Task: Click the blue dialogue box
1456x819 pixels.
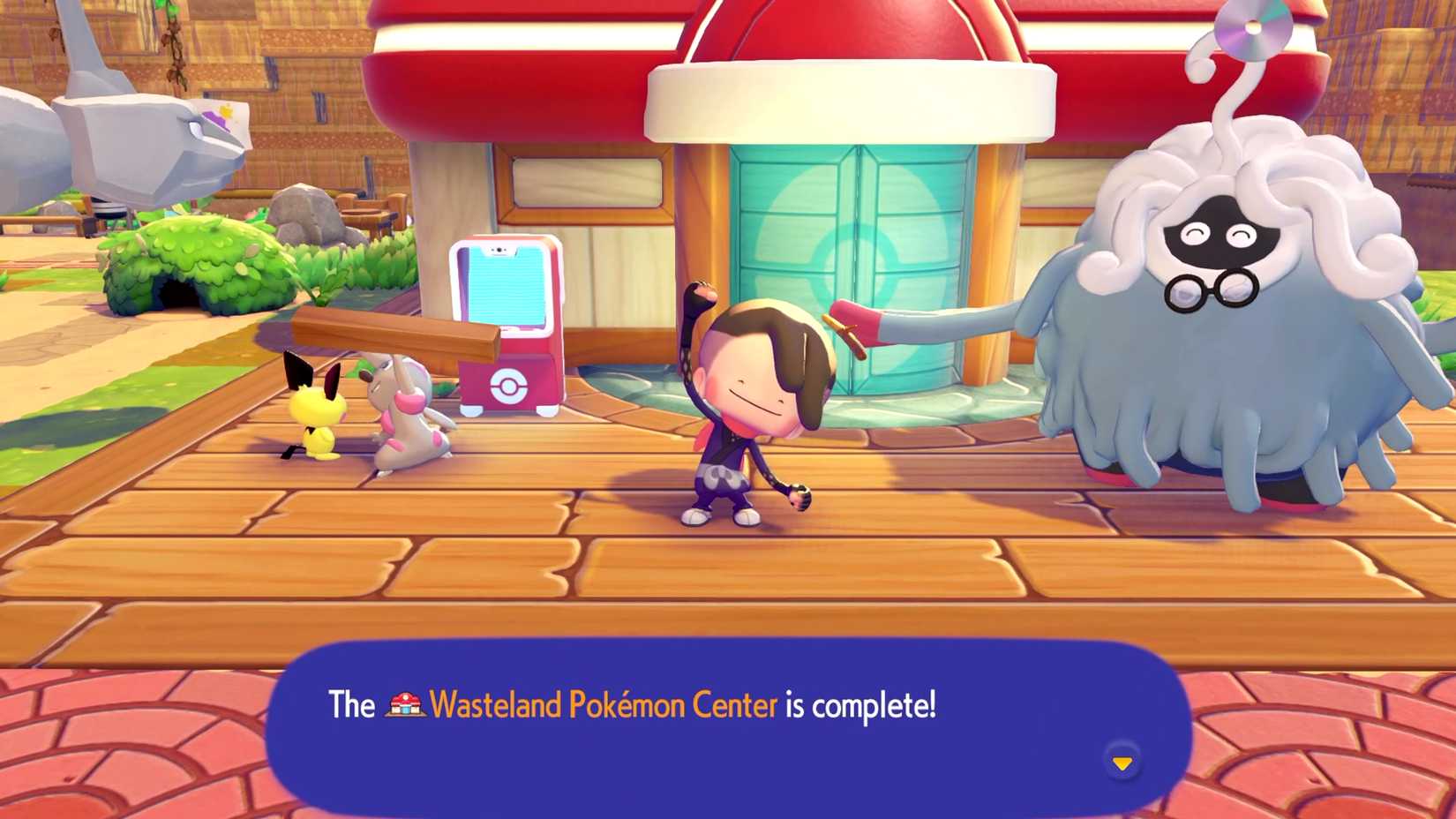Action: [724, 733]
